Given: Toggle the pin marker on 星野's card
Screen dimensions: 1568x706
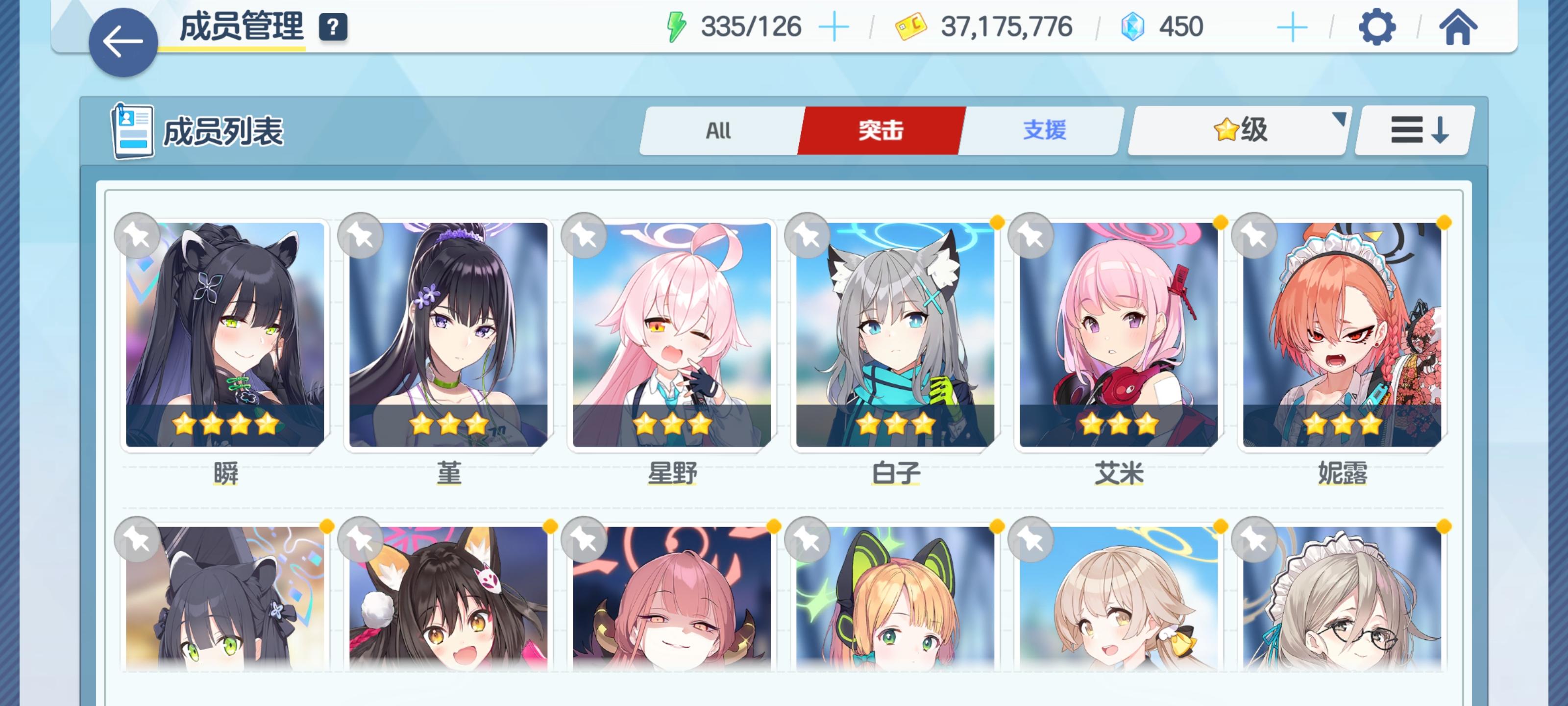Looking at the screenshot, I should coord(585,236).
